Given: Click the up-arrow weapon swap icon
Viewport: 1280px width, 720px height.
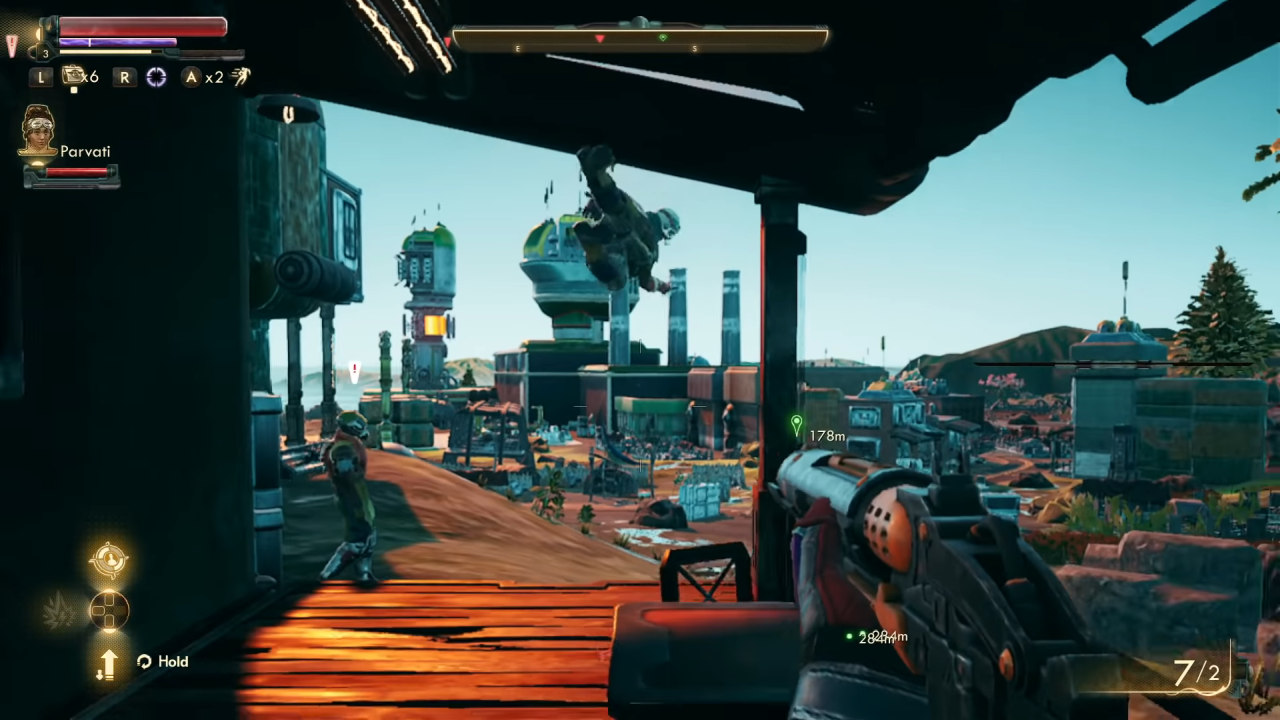Looking at the screenshot, I should coord(108,662).
